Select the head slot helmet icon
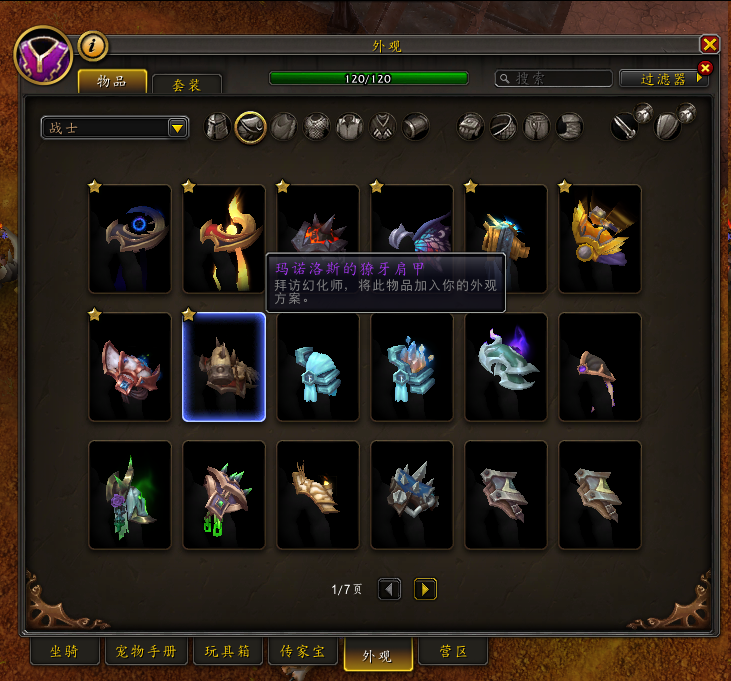 tap(218, 127)
